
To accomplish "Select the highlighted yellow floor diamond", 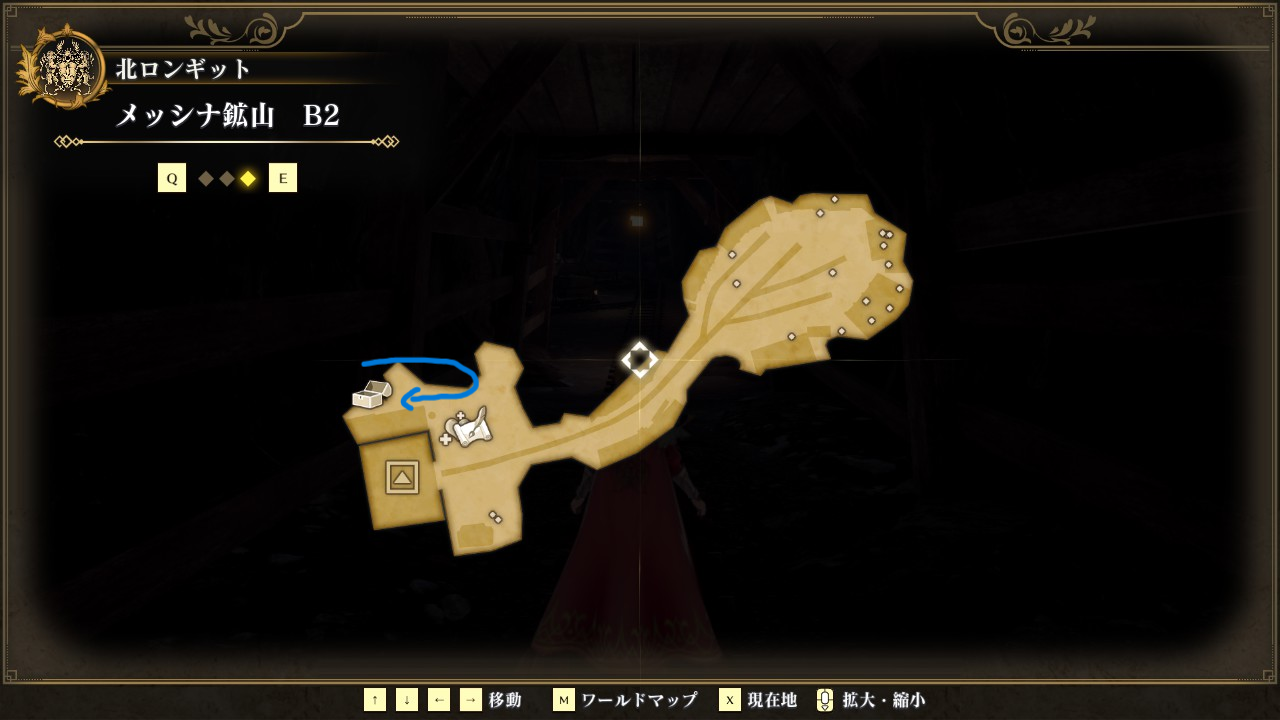I will [x=248, y=179].
